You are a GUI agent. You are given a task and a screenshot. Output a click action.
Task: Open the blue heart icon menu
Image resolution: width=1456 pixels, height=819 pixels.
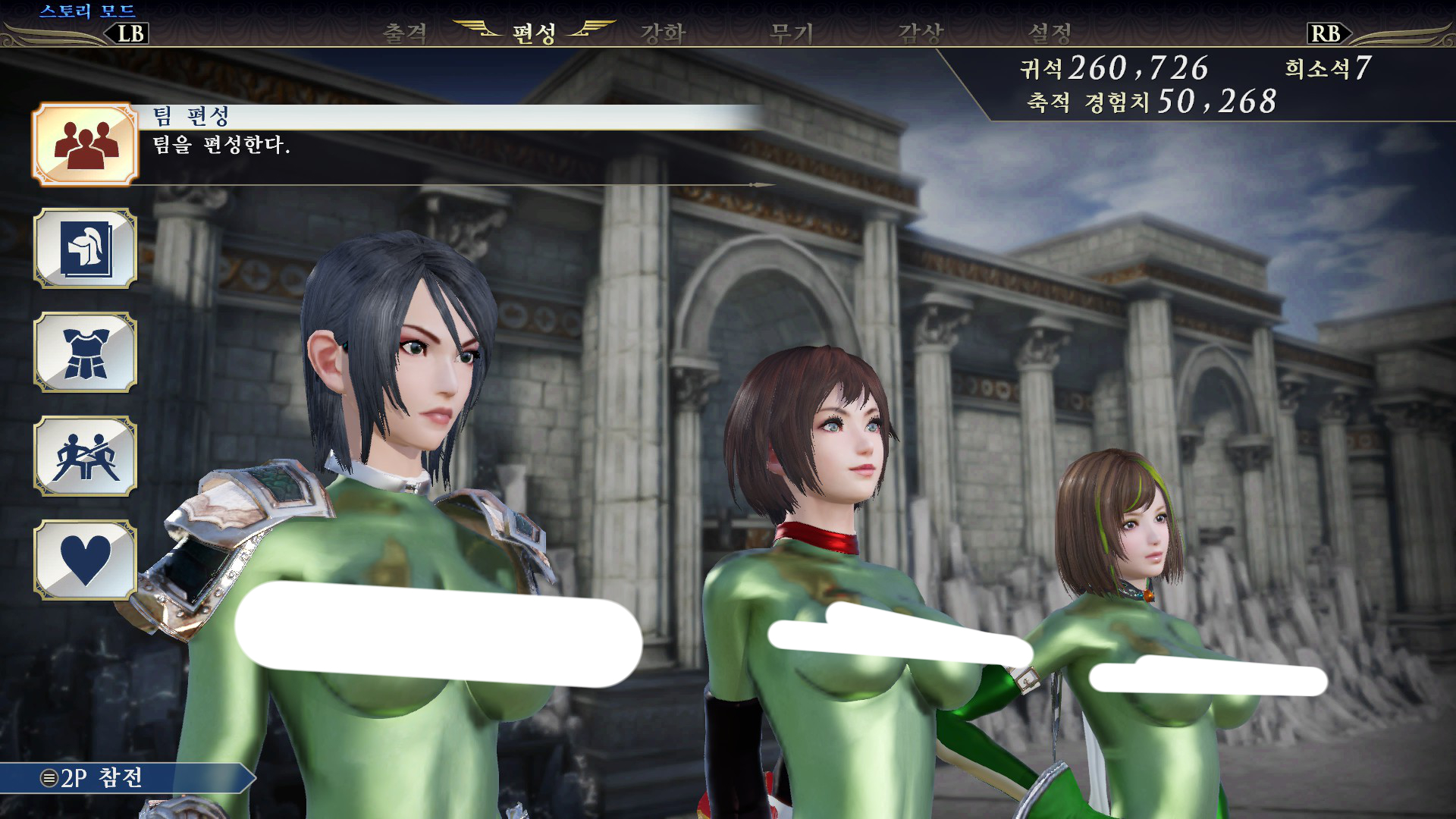tap(85, 560)
